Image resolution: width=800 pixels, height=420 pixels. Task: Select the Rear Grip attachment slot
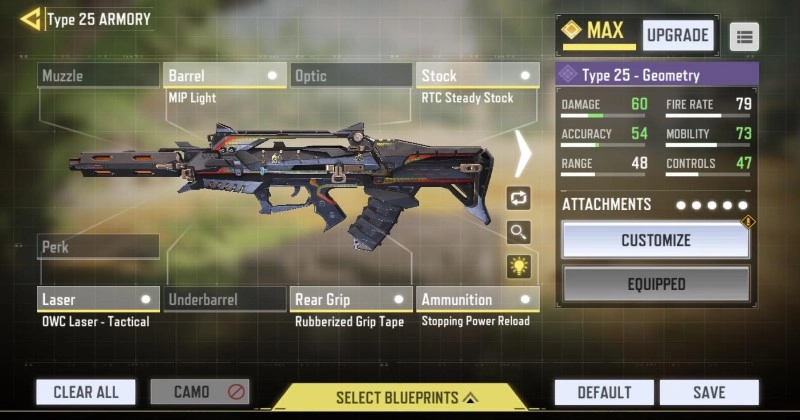[351, 299]
